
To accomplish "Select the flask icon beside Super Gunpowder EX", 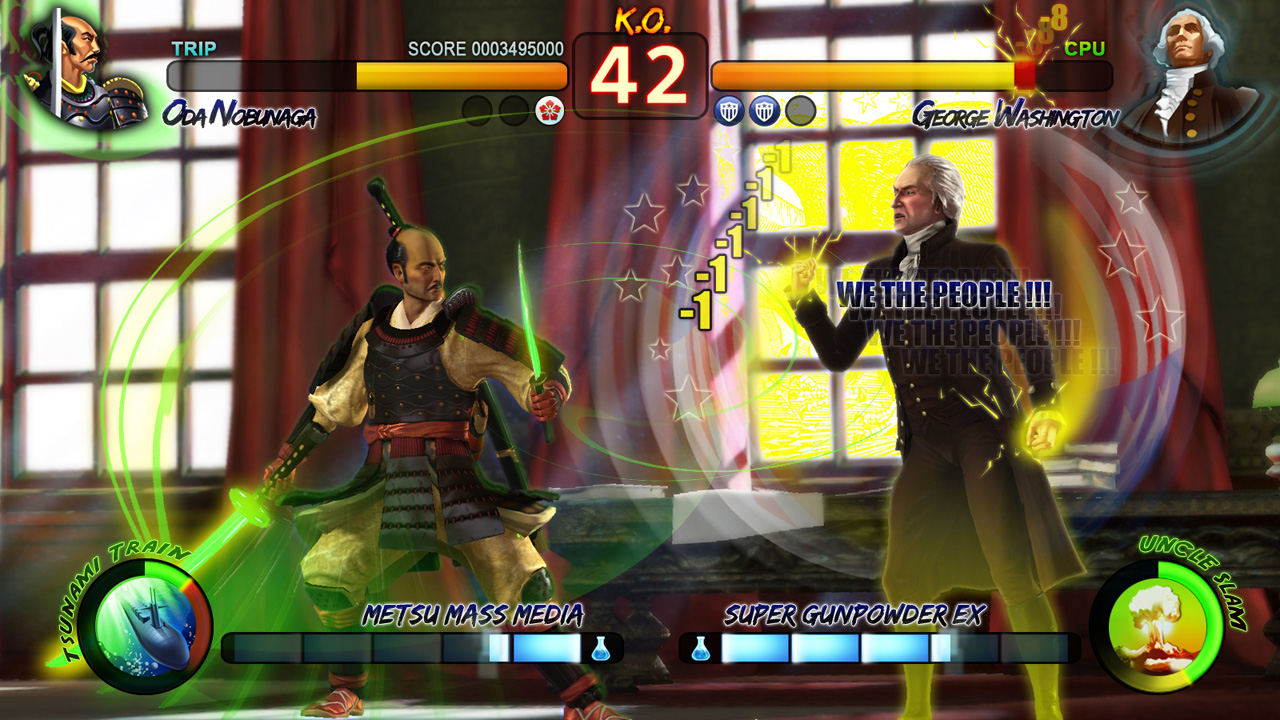I will pyautogui.click(x=700, y=648).
